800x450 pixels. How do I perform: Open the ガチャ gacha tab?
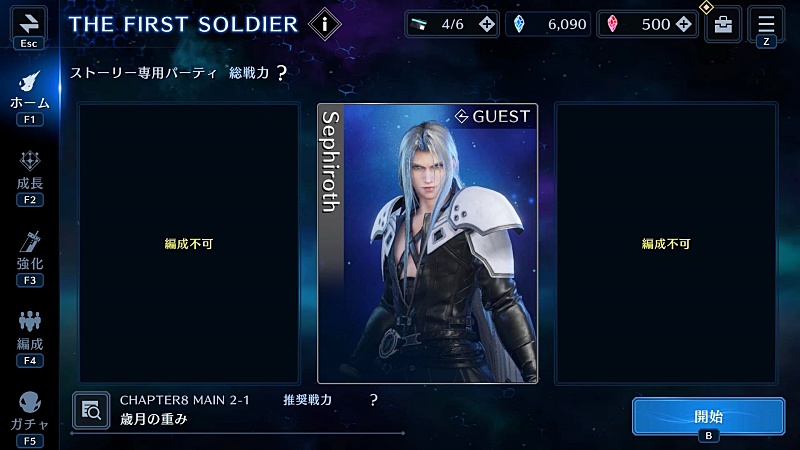(x=29, y=411)
